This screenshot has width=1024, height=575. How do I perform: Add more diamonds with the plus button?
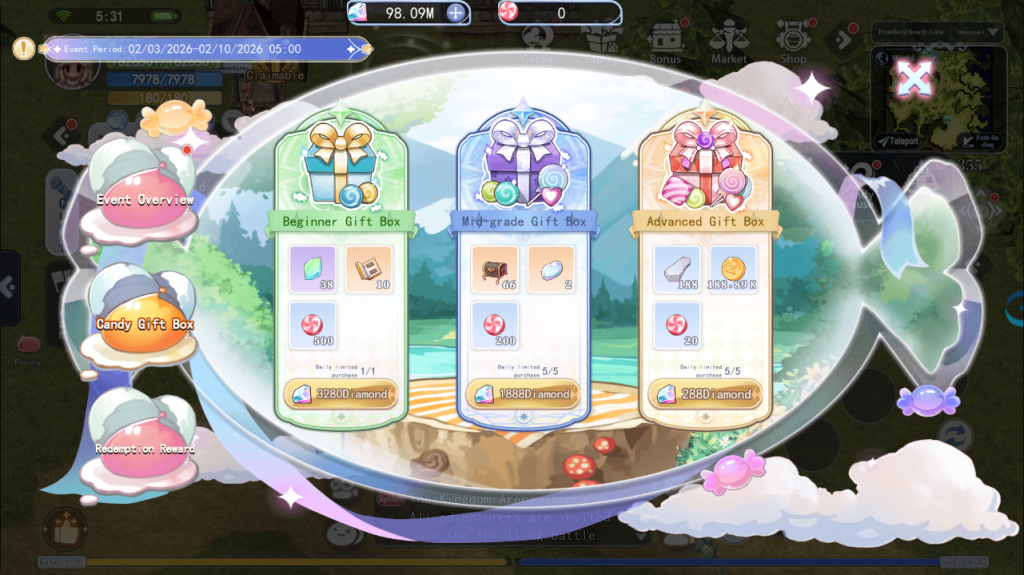click(456, 13)
